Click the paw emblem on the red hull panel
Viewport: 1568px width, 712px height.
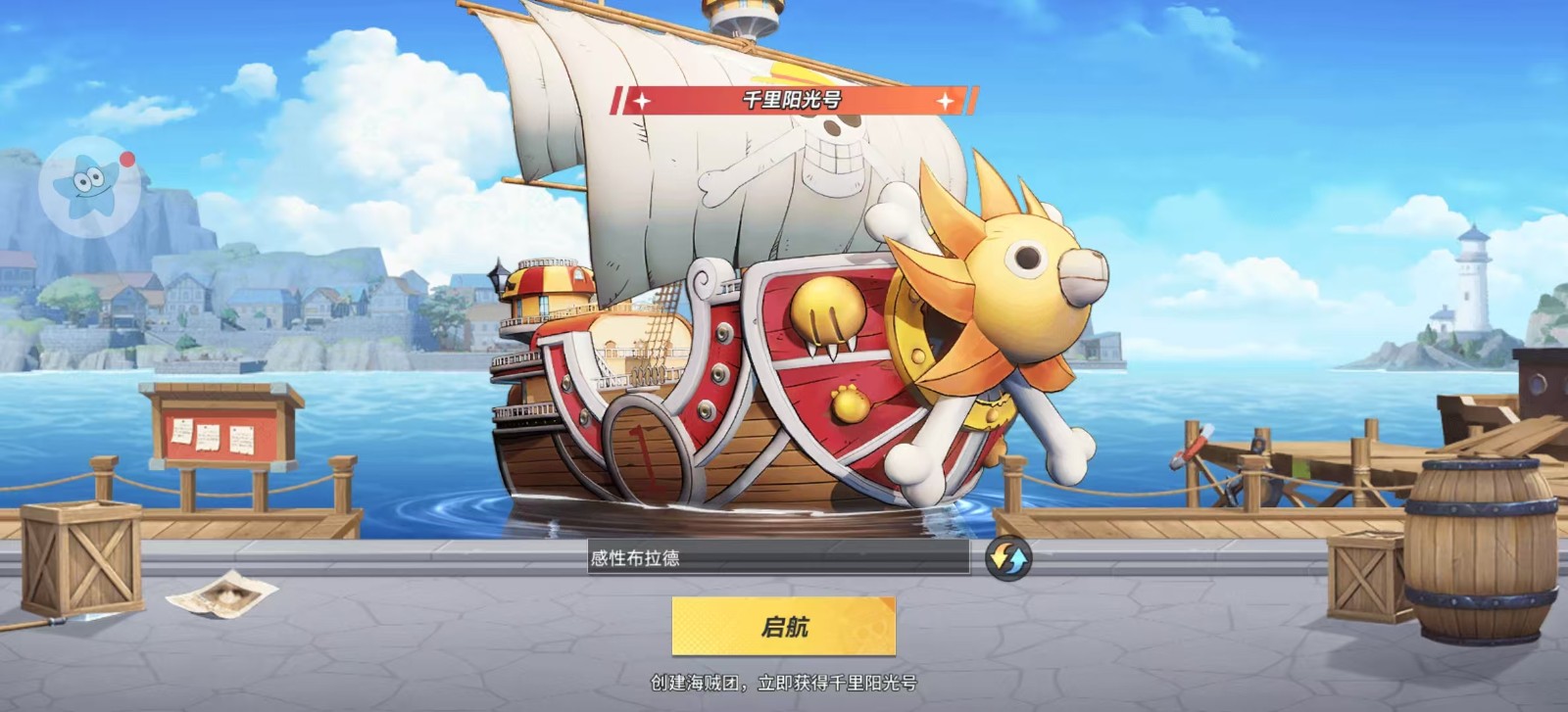pos(828,318)
